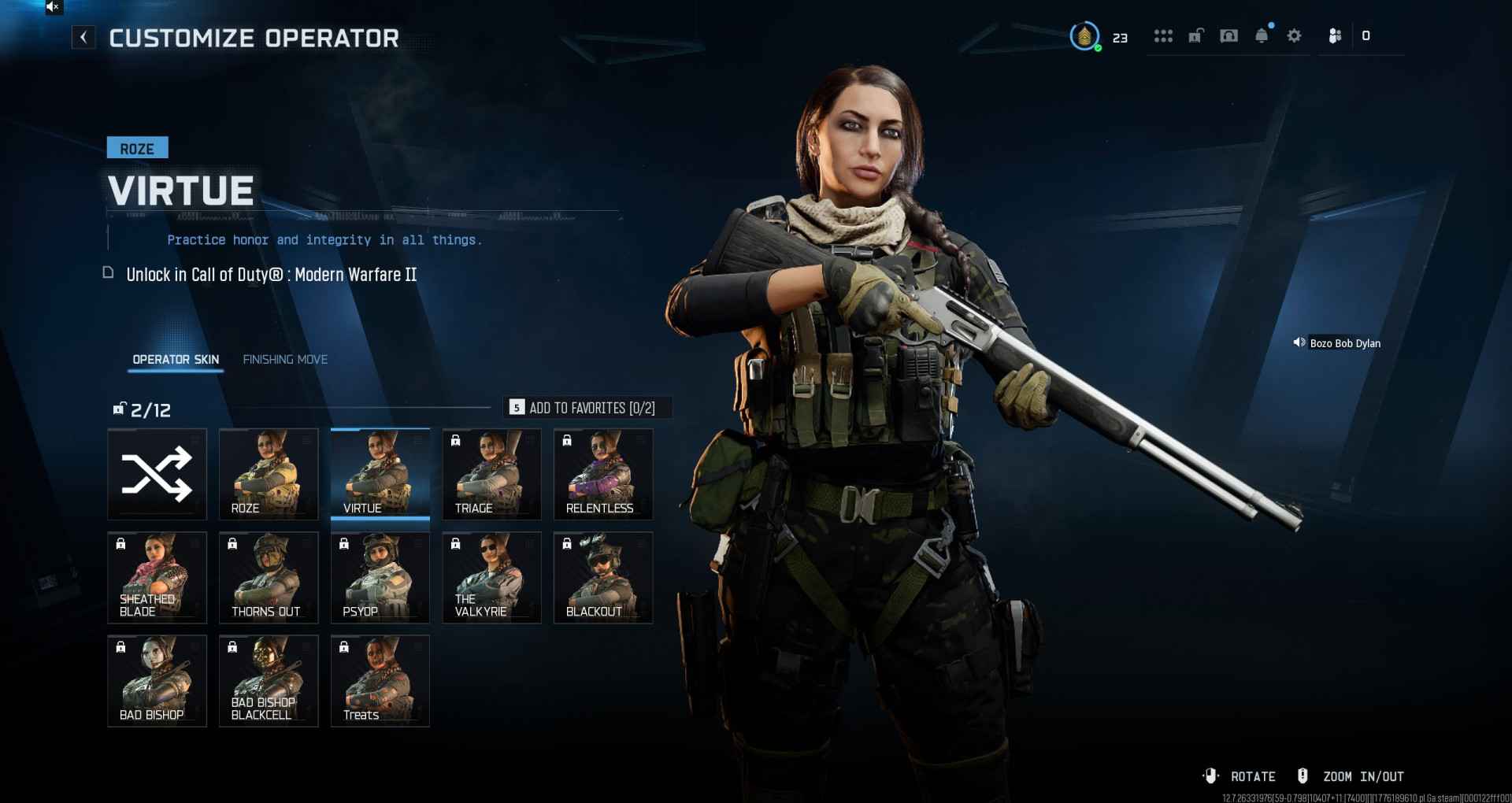Choose the Relentless skin tile
This screenshot has height=803, width=1512.
(603, 474)
